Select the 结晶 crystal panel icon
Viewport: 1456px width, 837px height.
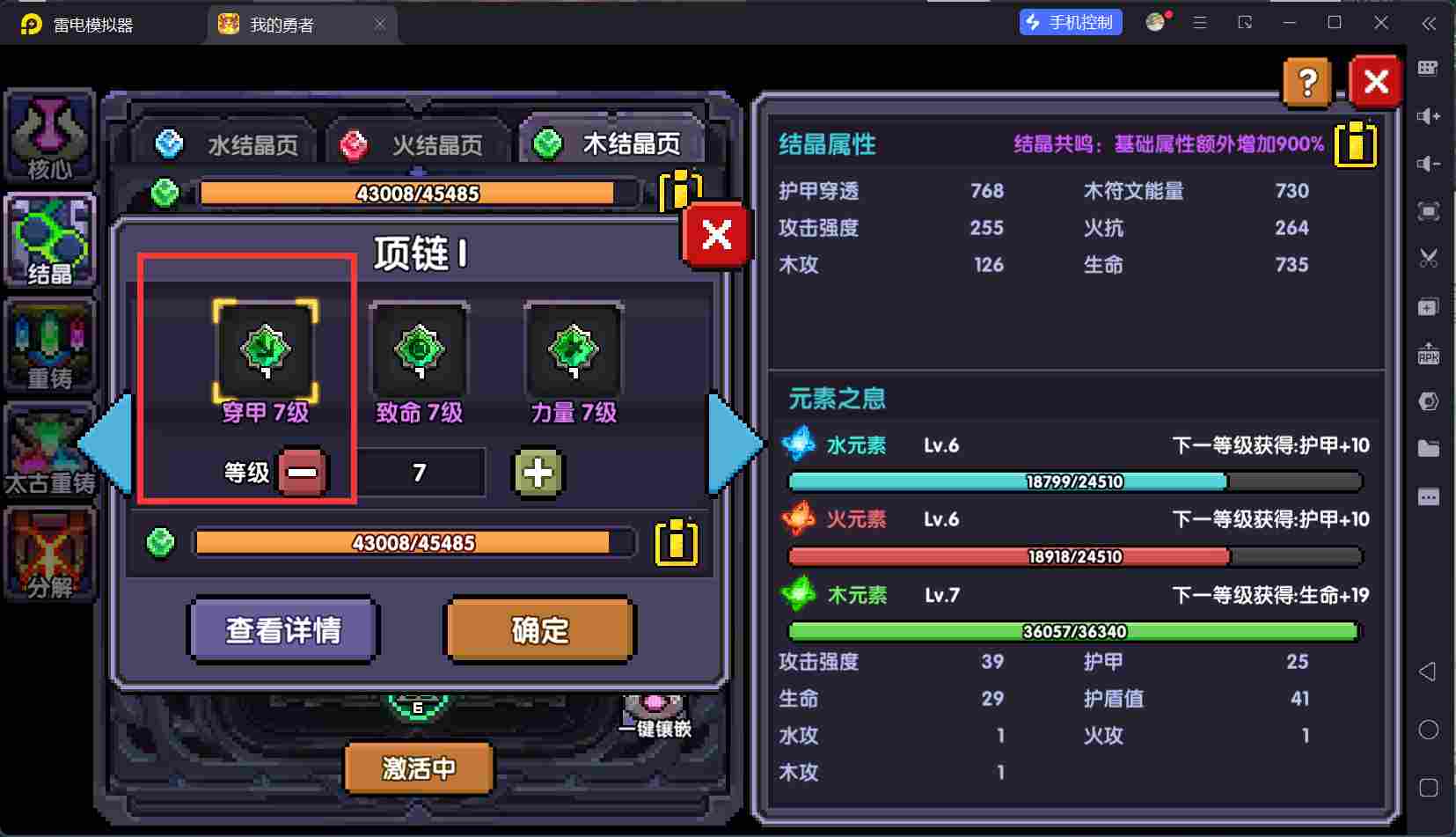coord(49,239)
